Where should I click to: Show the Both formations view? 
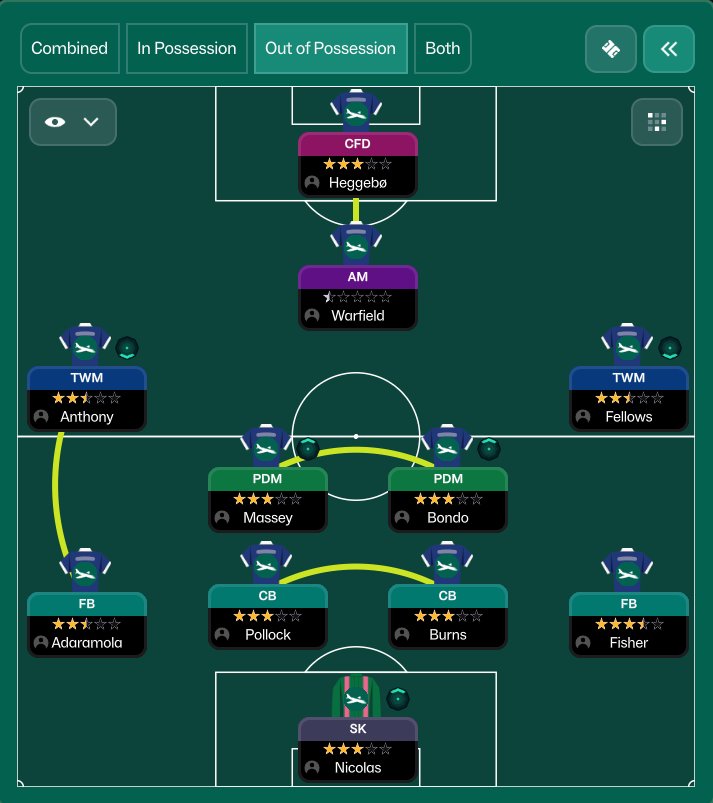pyautogui.click(x=443, y=48)
